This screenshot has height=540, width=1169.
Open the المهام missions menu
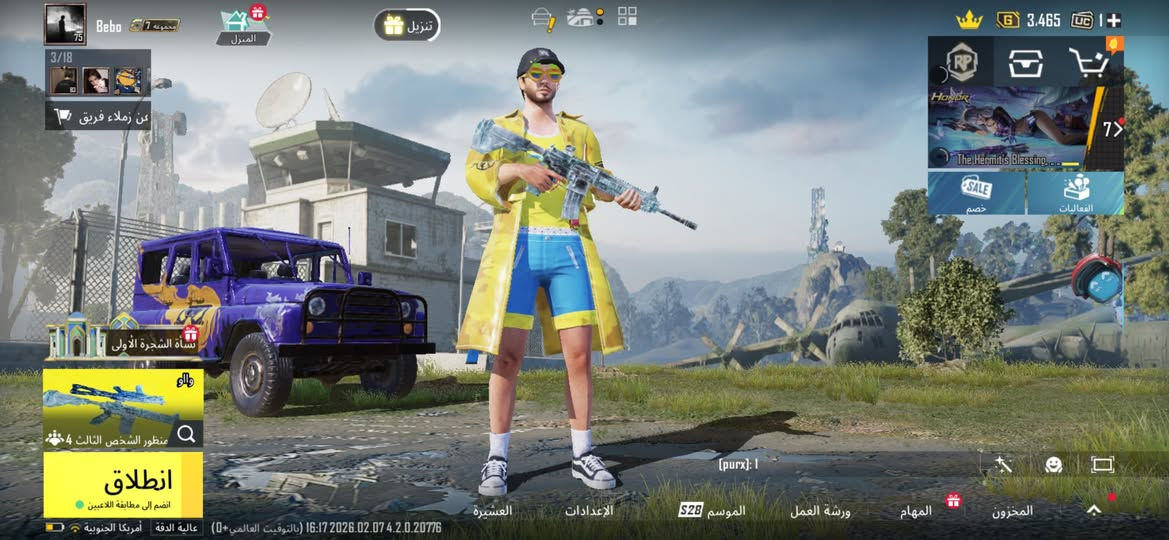(x=916, y=511)
